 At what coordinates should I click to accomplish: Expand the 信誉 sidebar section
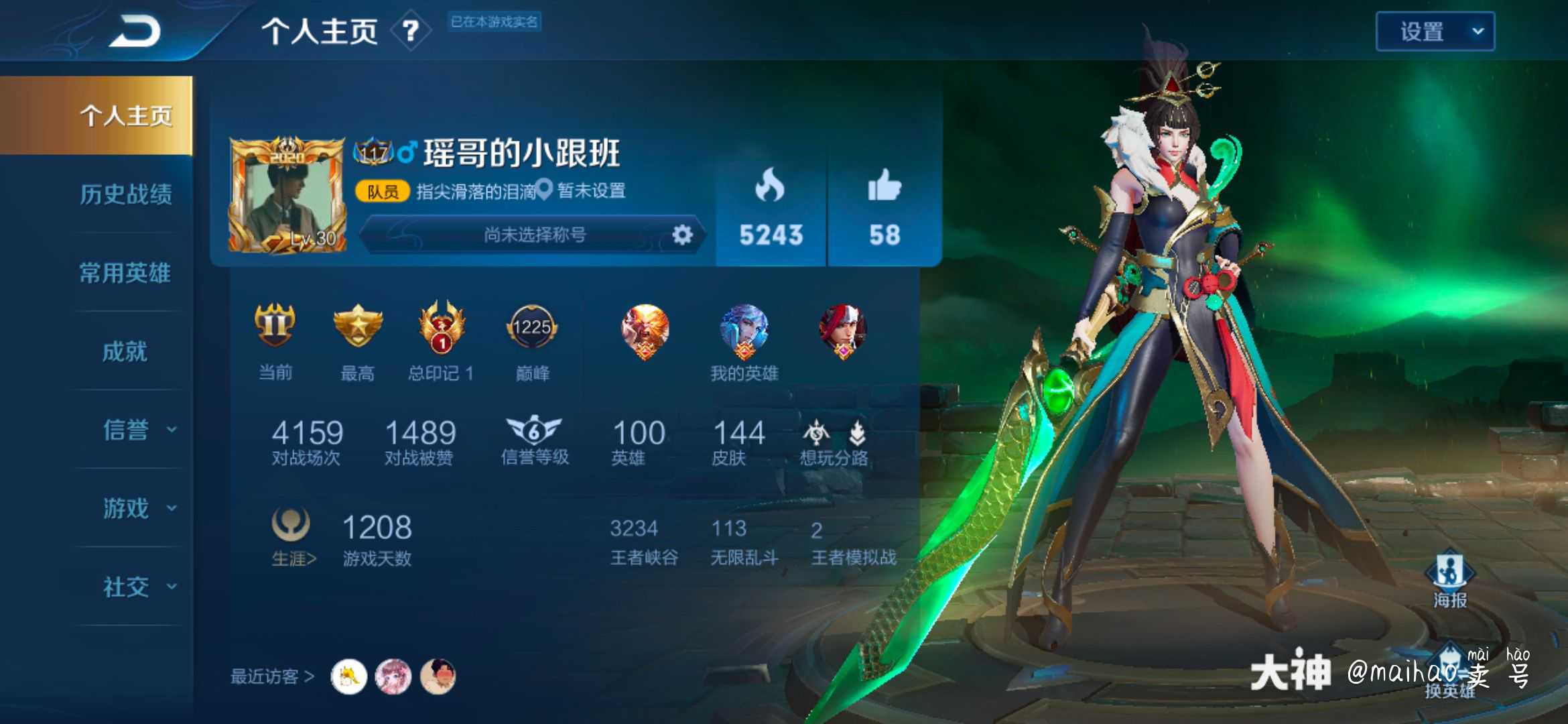tap(124, 430)
